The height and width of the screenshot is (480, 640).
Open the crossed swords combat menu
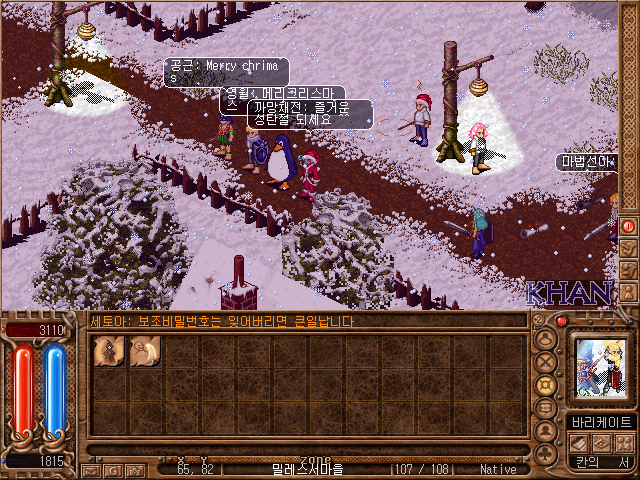546,362
